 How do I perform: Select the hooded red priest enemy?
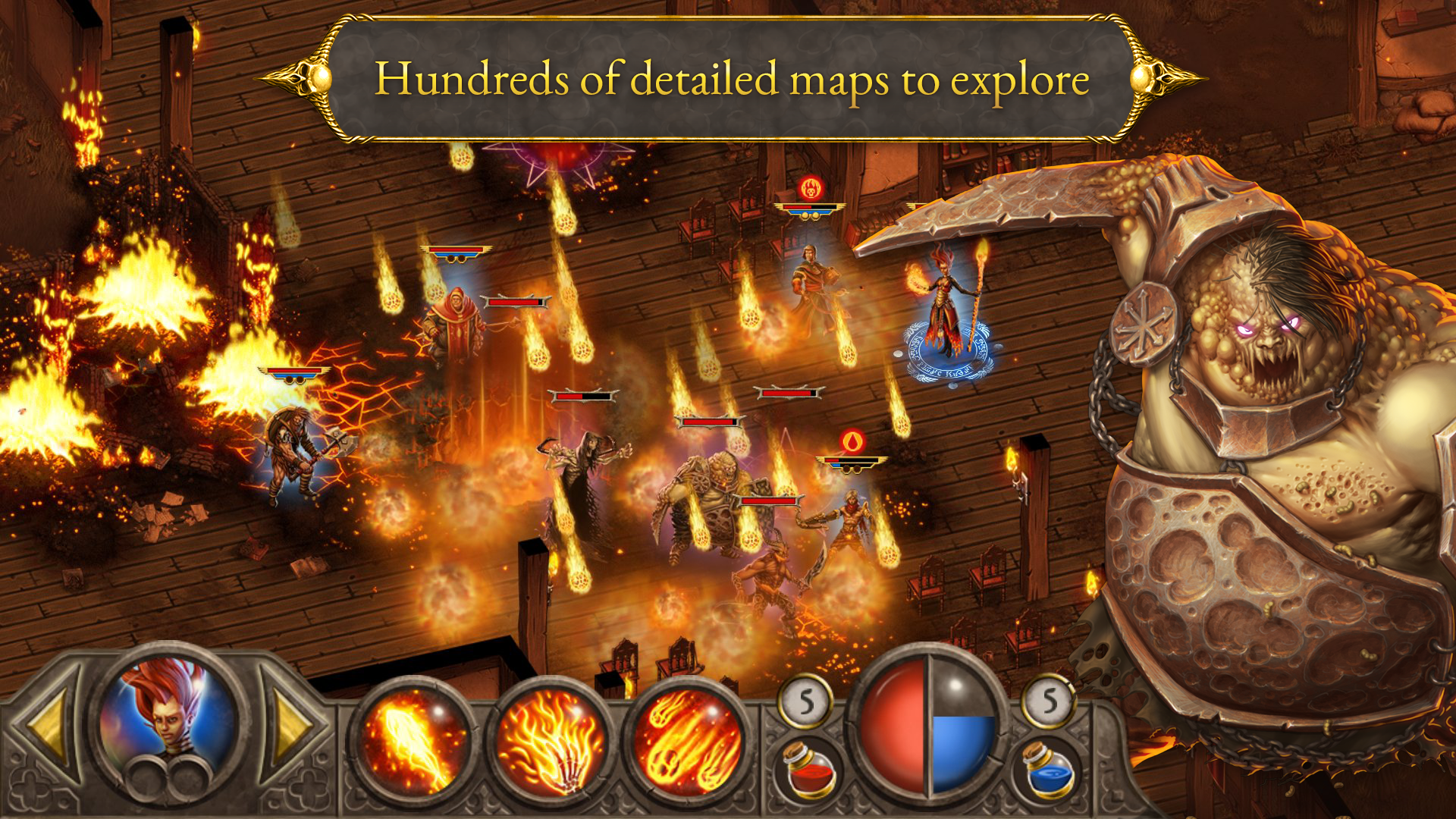(x=457, y=325)
